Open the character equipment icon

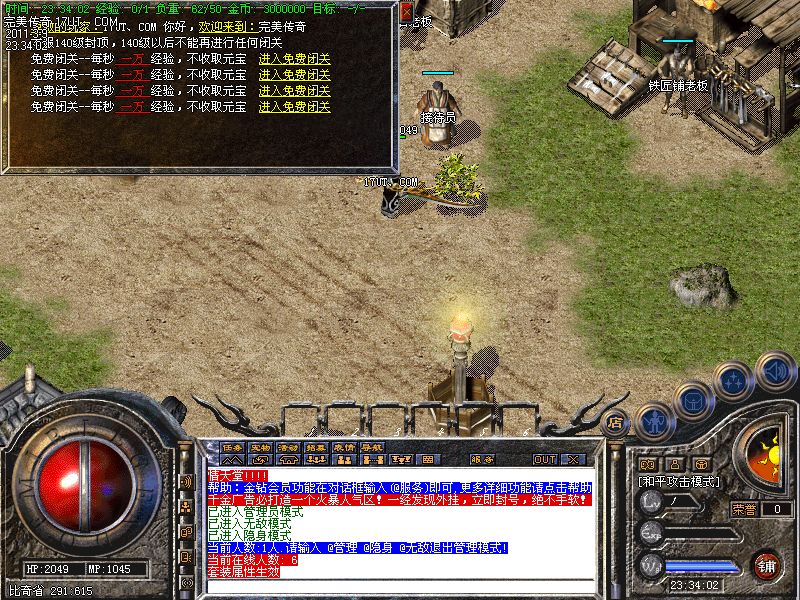click(x=654, y=421)
